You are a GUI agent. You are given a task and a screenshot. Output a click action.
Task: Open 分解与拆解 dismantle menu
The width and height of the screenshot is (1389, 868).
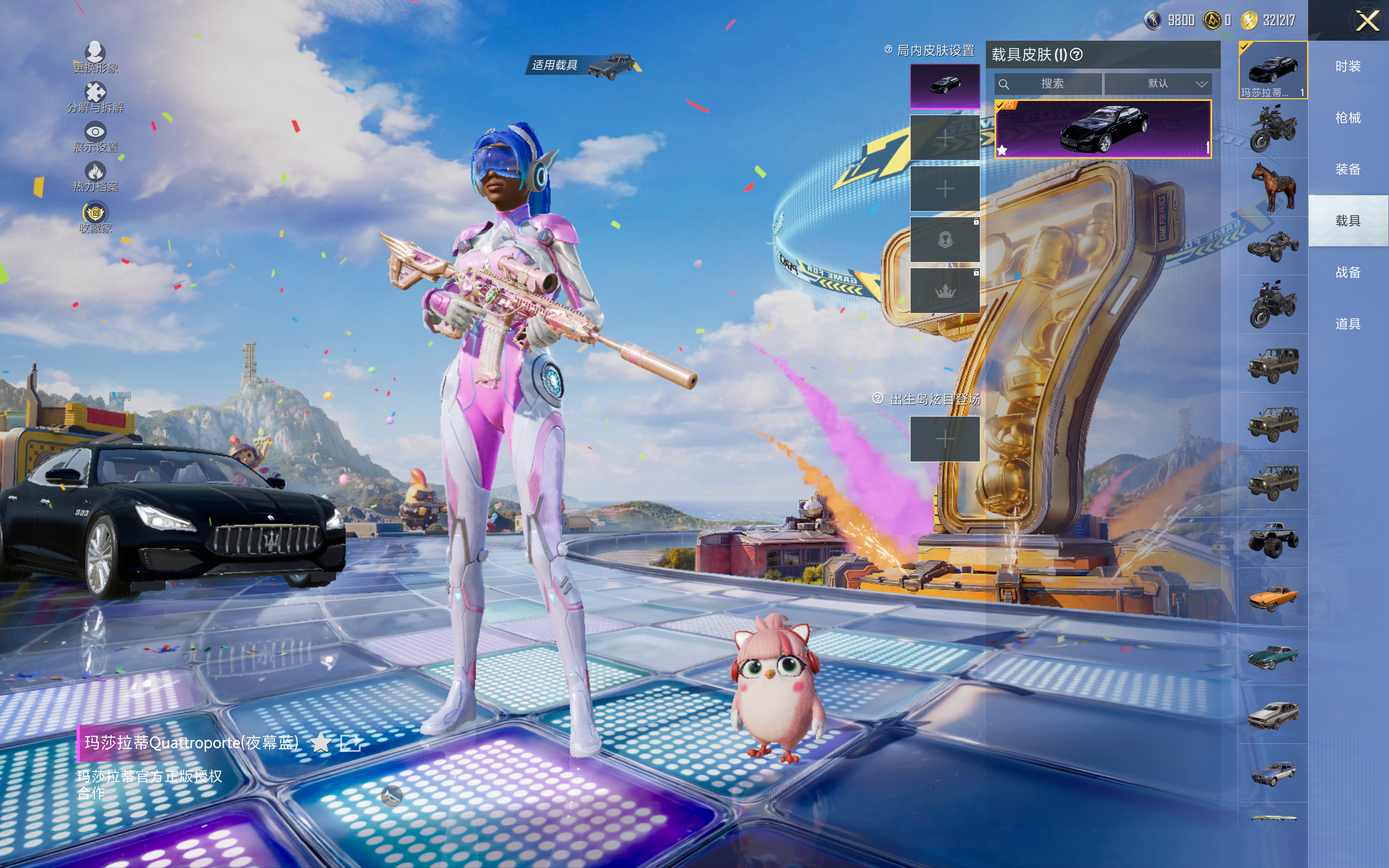[x=95, y=97]
